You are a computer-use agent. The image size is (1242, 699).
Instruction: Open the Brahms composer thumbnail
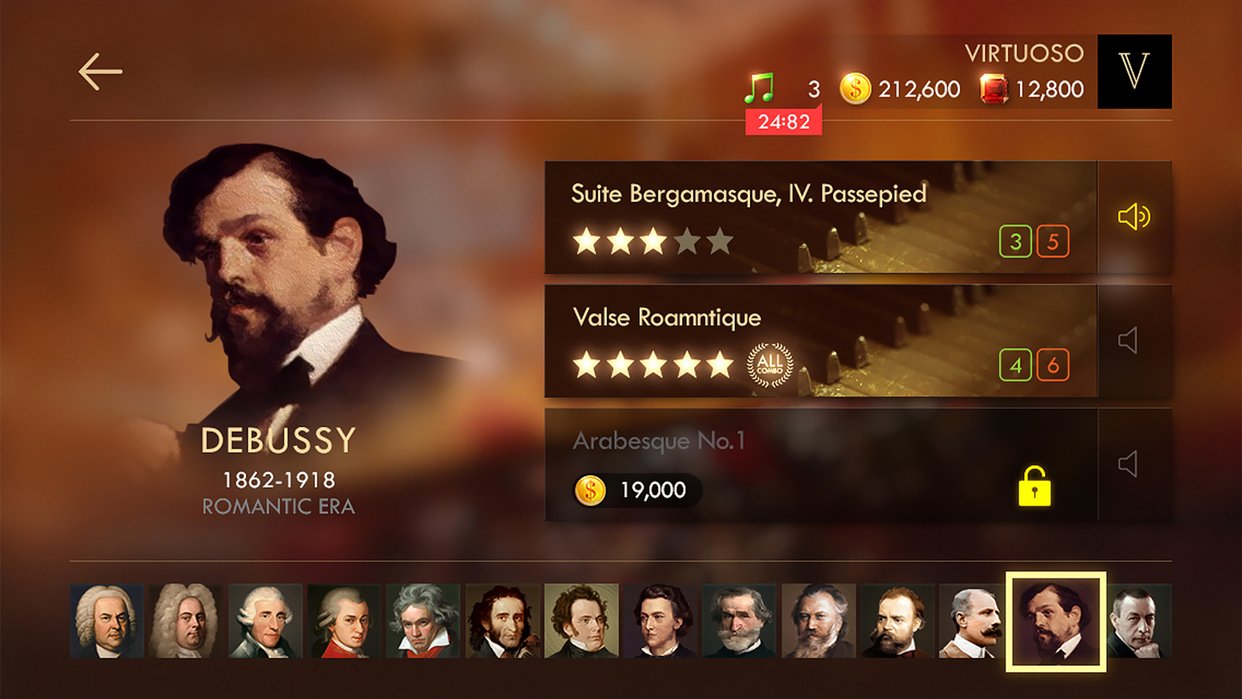[x=819, y=621]
